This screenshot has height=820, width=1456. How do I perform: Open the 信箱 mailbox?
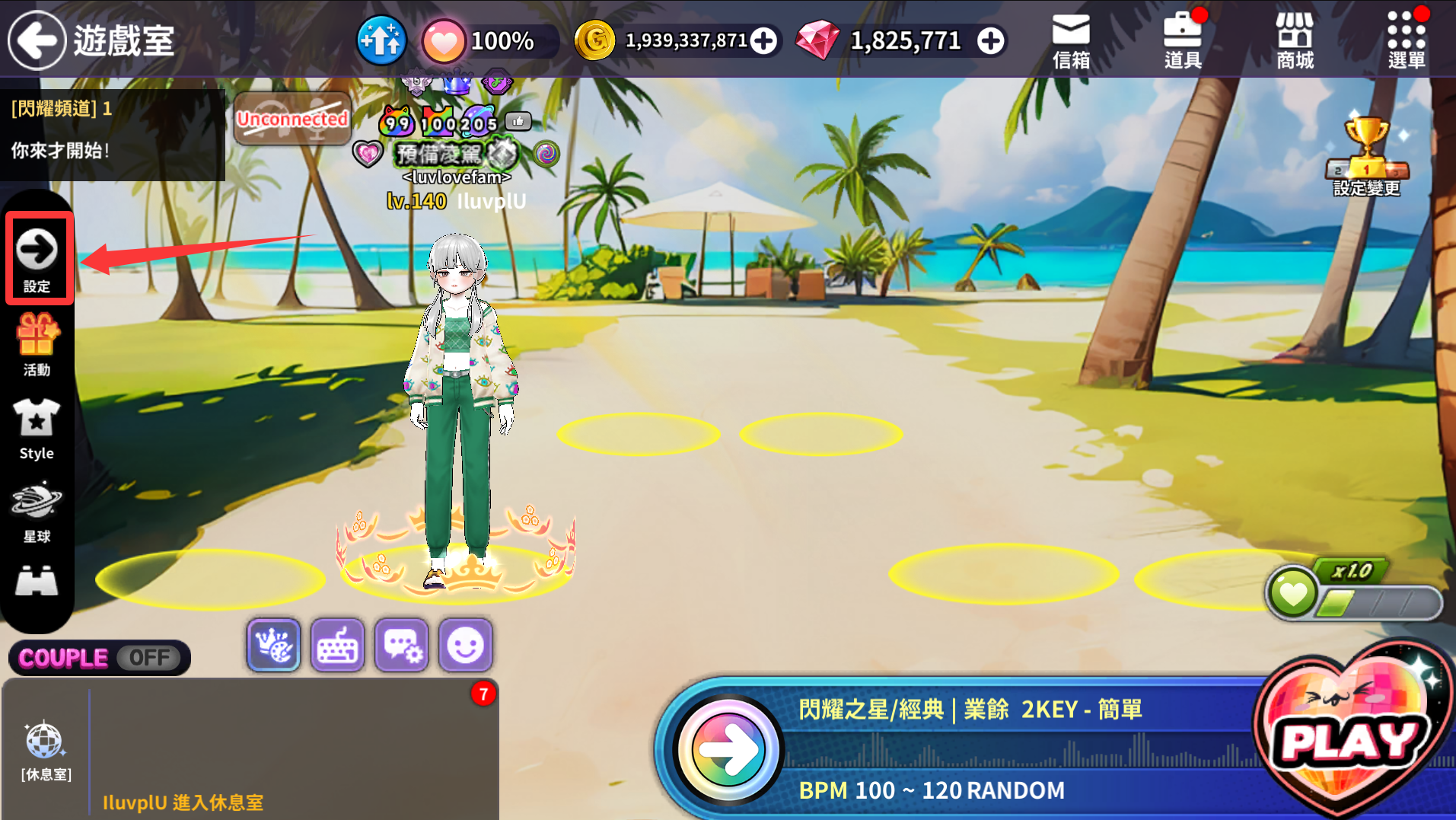coord(1071,40)
